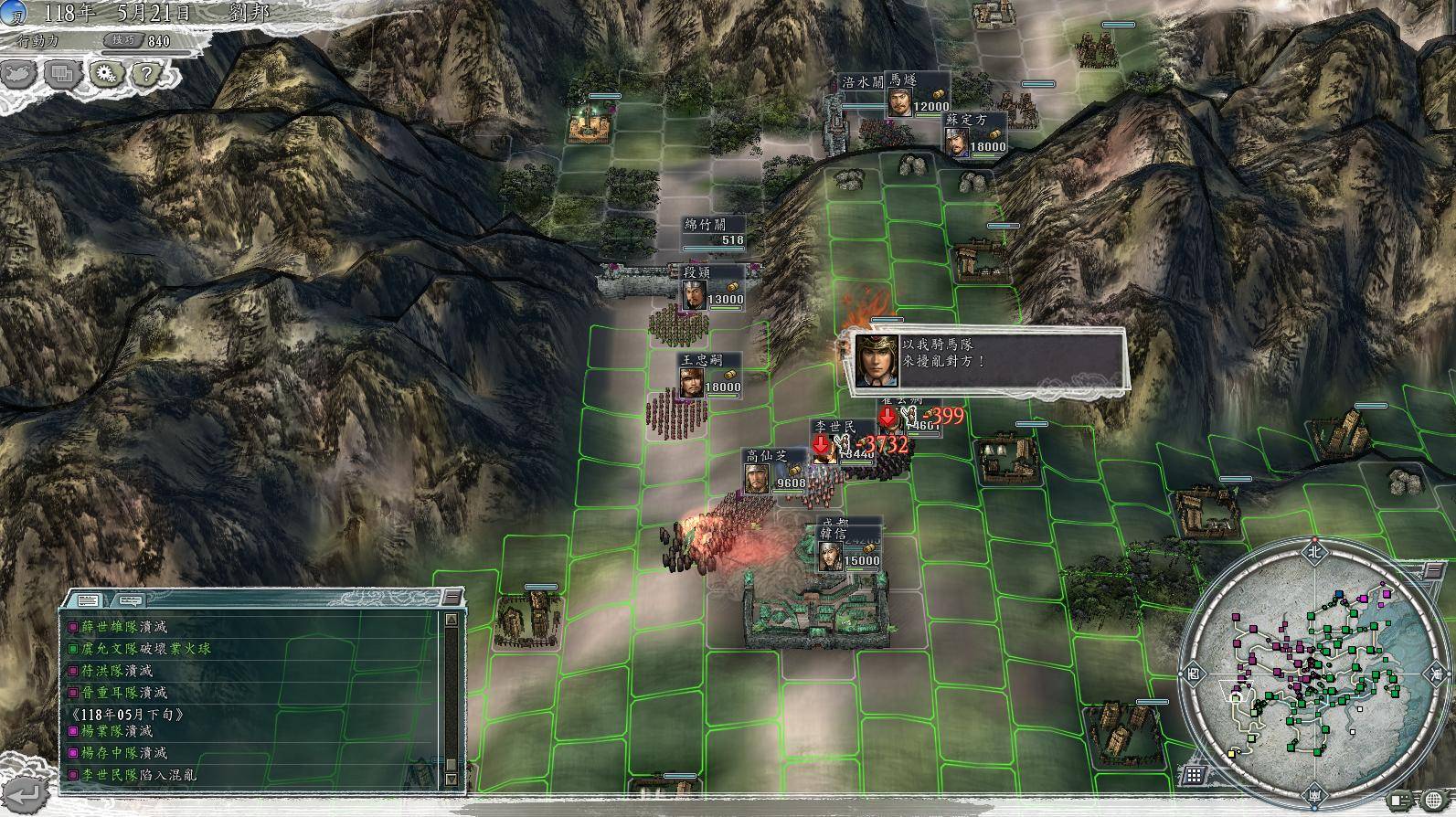The width and height of the screenshot is (1456, 817).
Task: Click the 北 north compass marker
Action: [1314, 551]
